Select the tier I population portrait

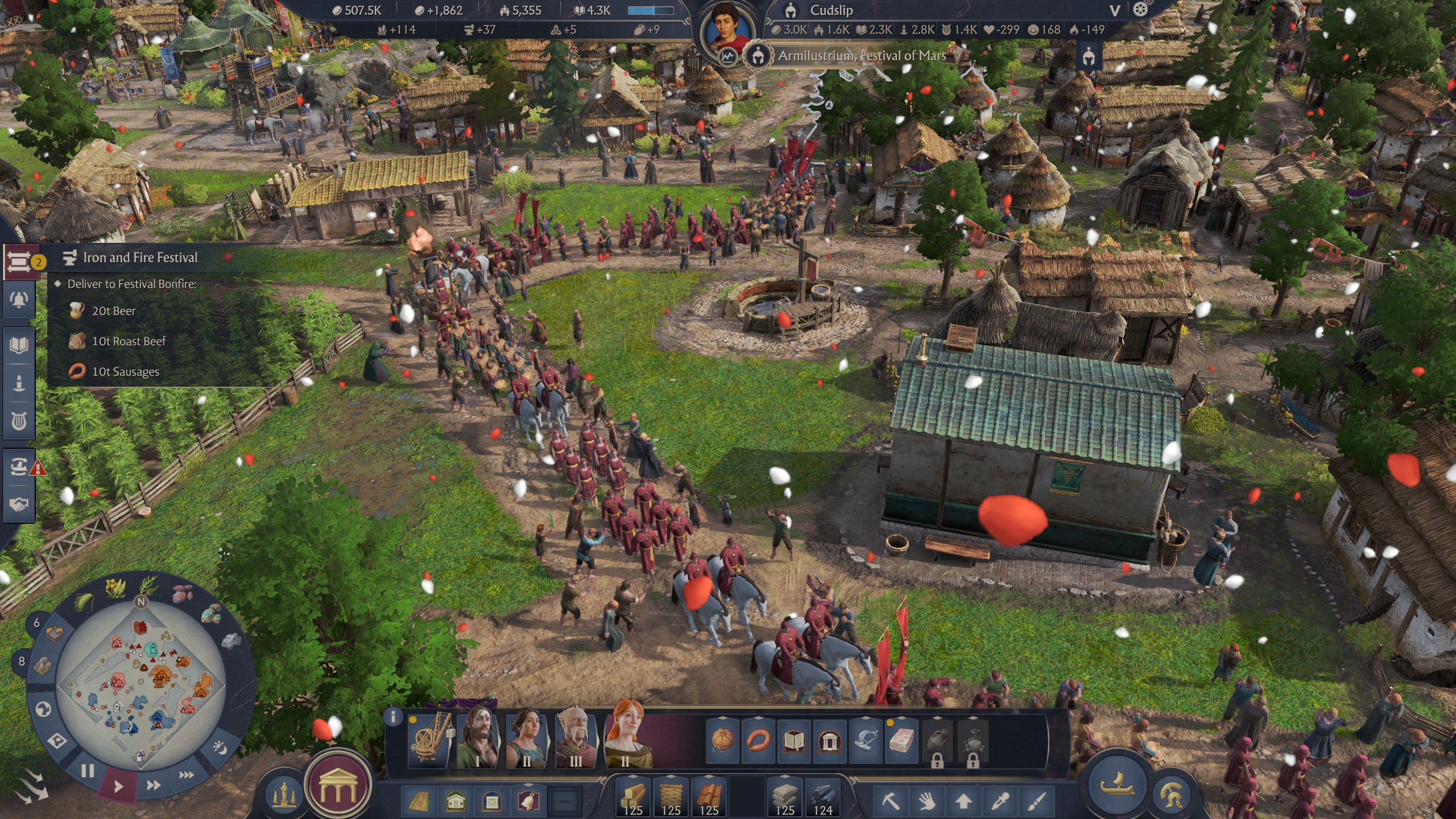(x=478, y=738)
